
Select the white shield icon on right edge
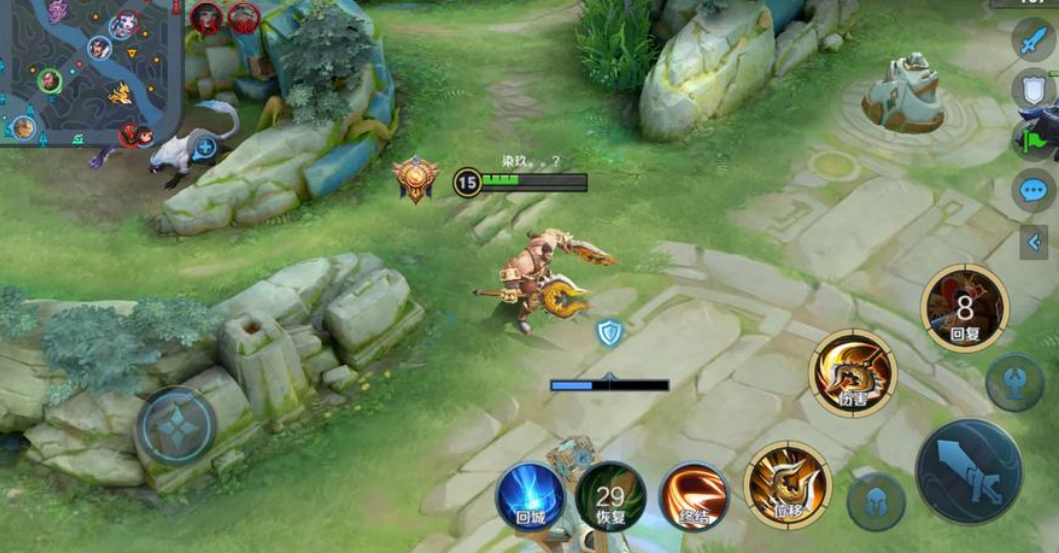pos(1033,89)
